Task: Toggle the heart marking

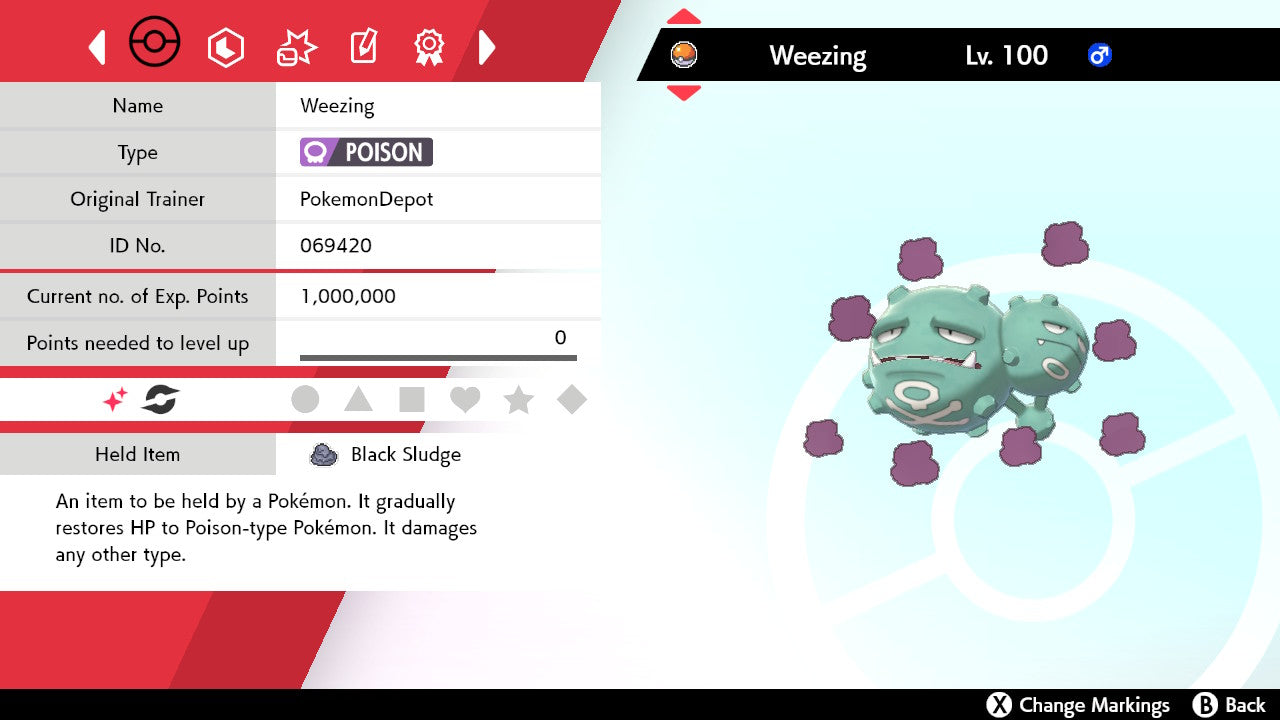Action: (x=465, y=400)
